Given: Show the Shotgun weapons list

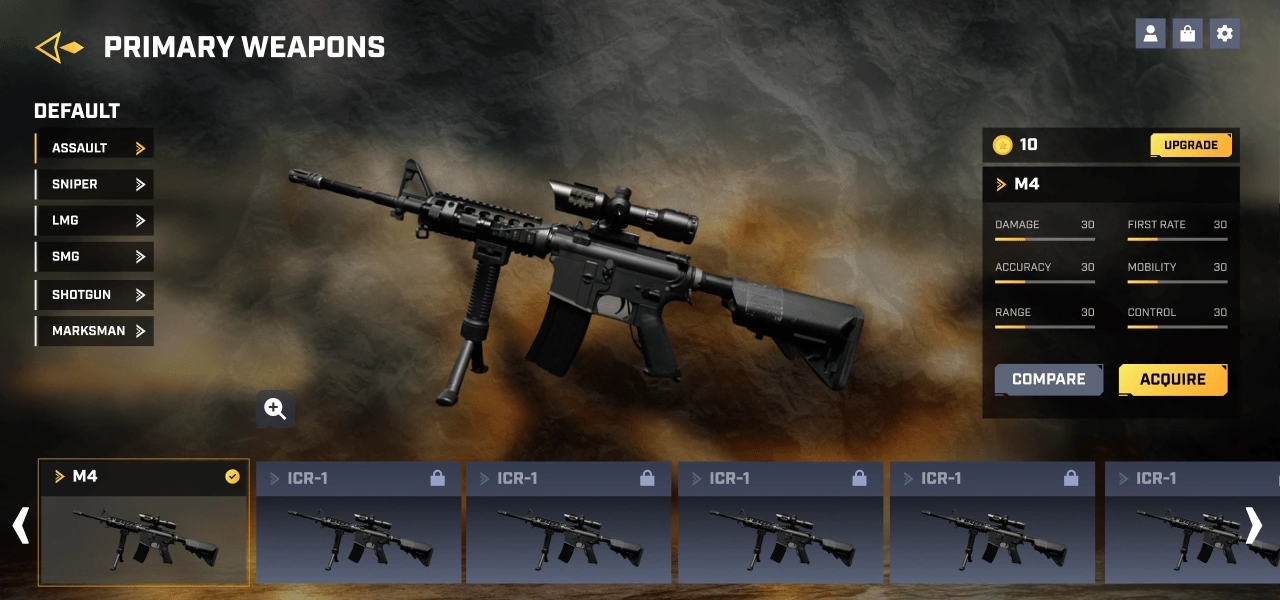Looking at the screenshot, I should [x=94, y=295].
